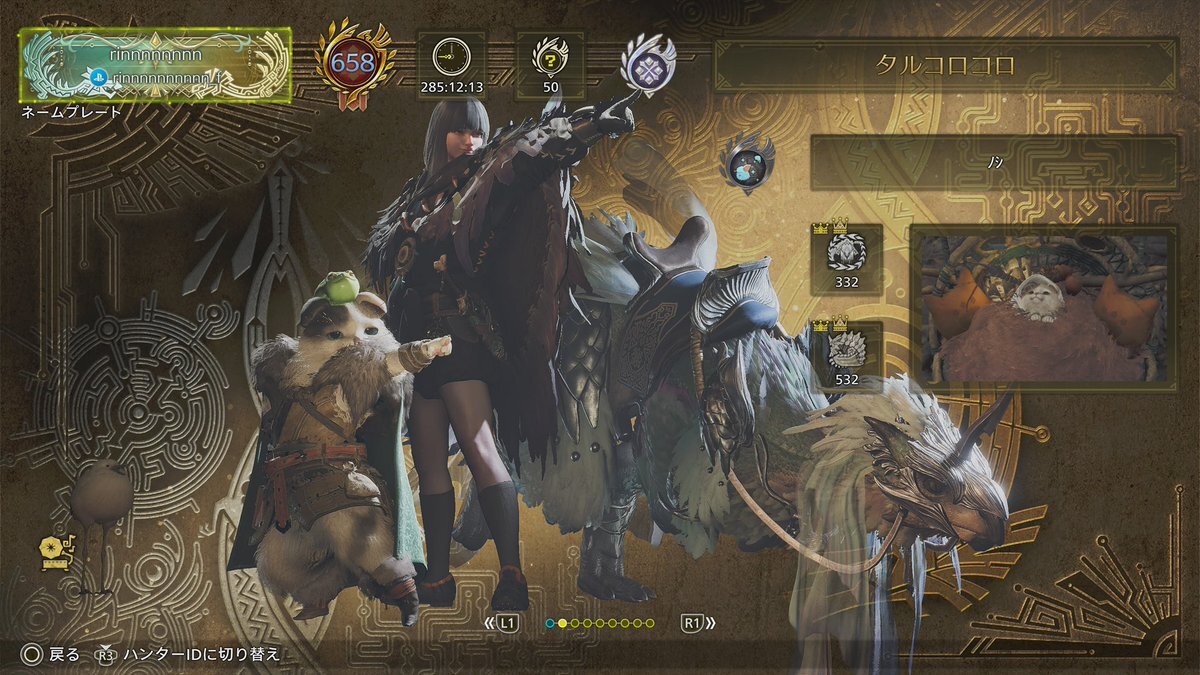Click the globe medal icon
This screenshot has width=1200, height=675.
(x=746, y=164)
